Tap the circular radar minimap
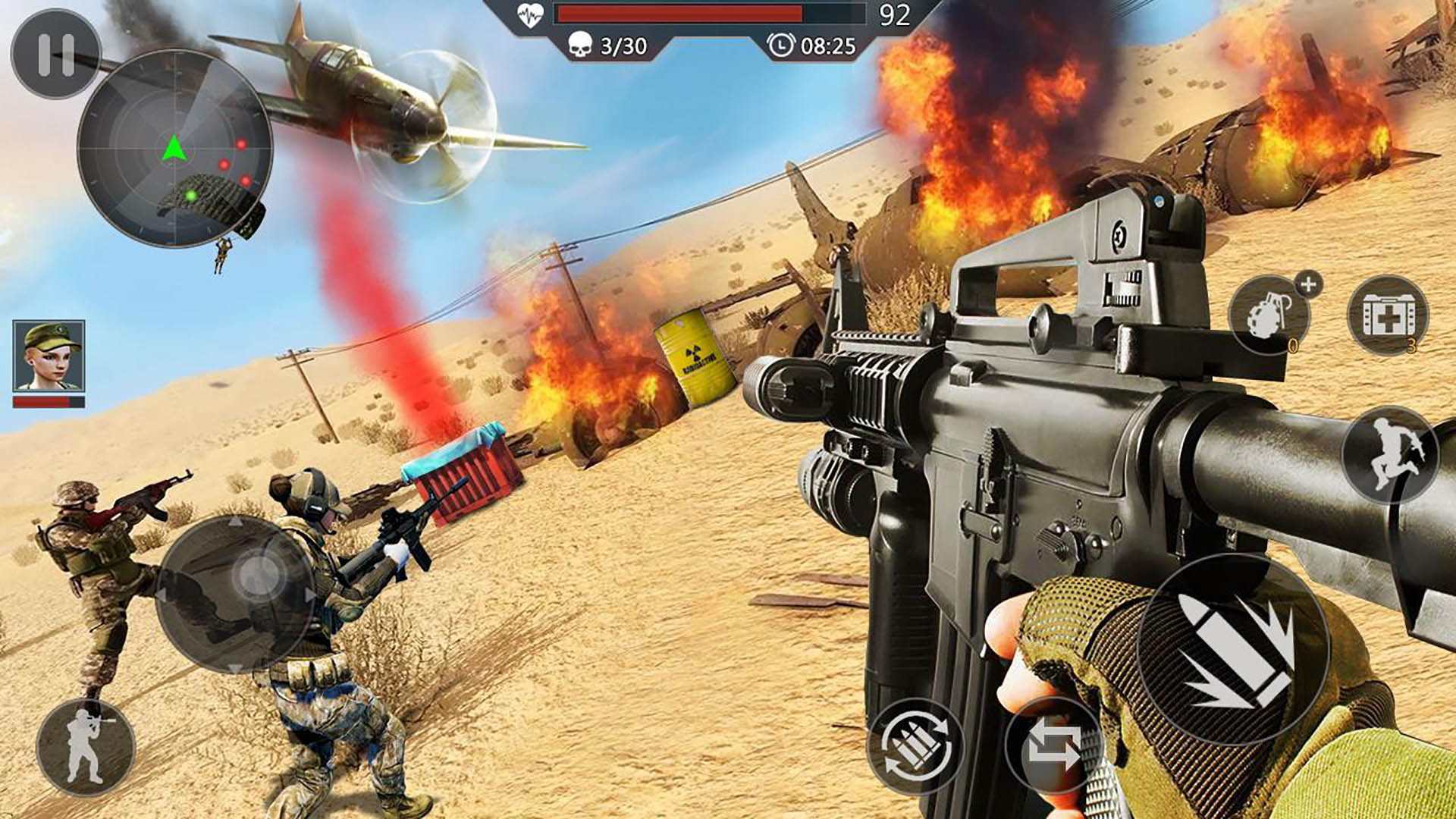The height and width of the screenshot is (819, 1456). 175,149
